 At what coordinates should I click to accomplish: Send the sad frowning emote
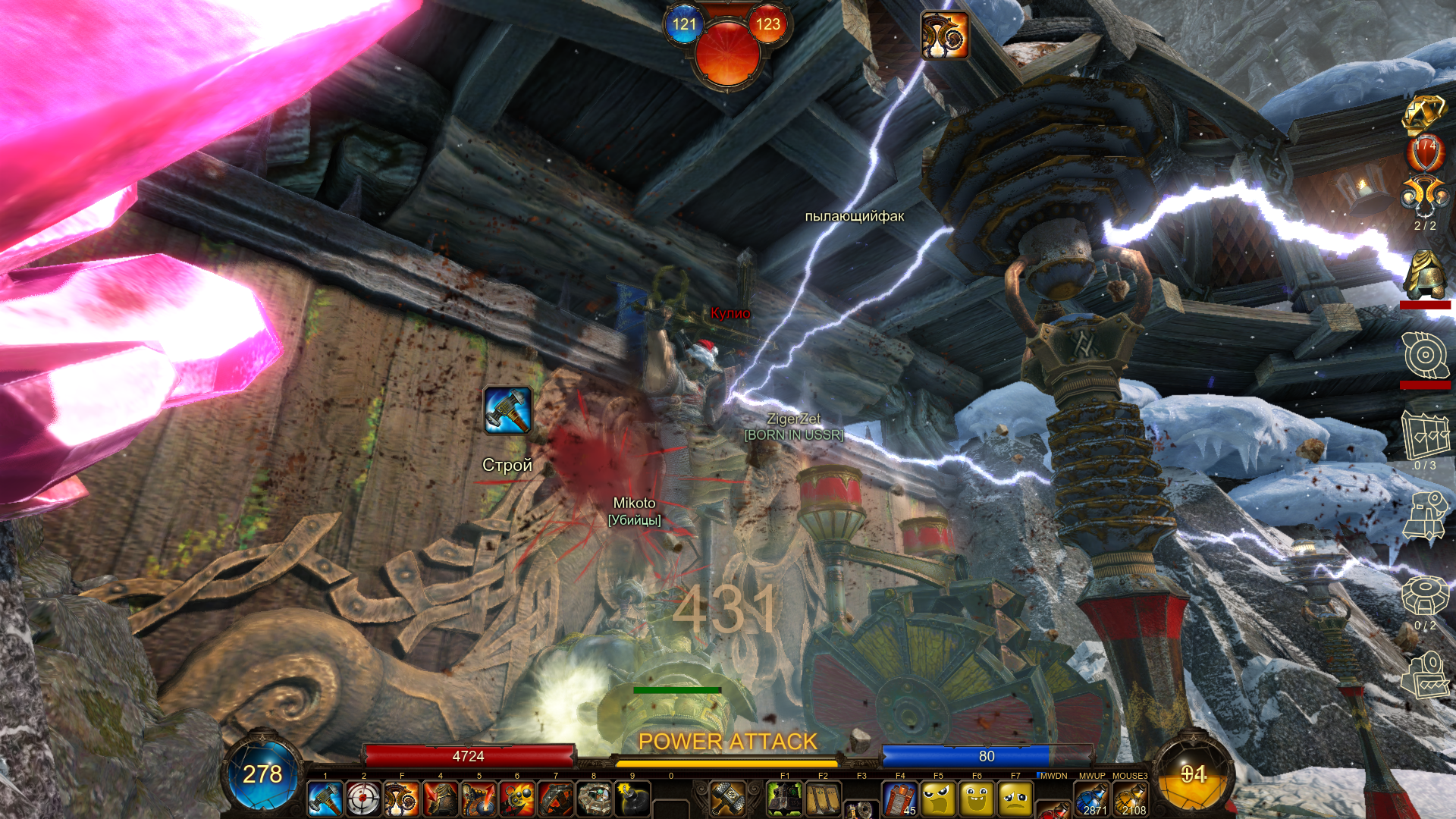[1015, 799]
